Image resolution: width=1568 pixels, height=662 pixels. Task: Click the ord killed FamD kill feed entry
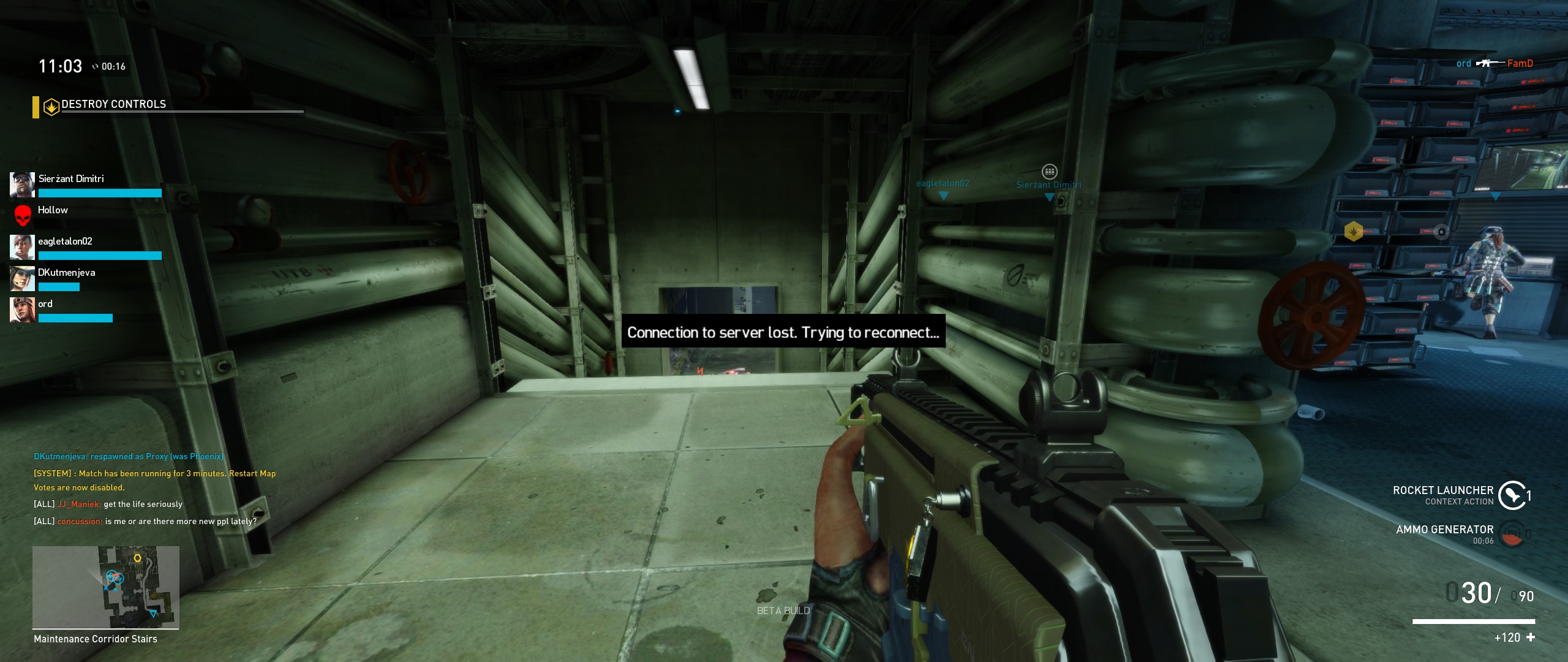coord(1494,63)
